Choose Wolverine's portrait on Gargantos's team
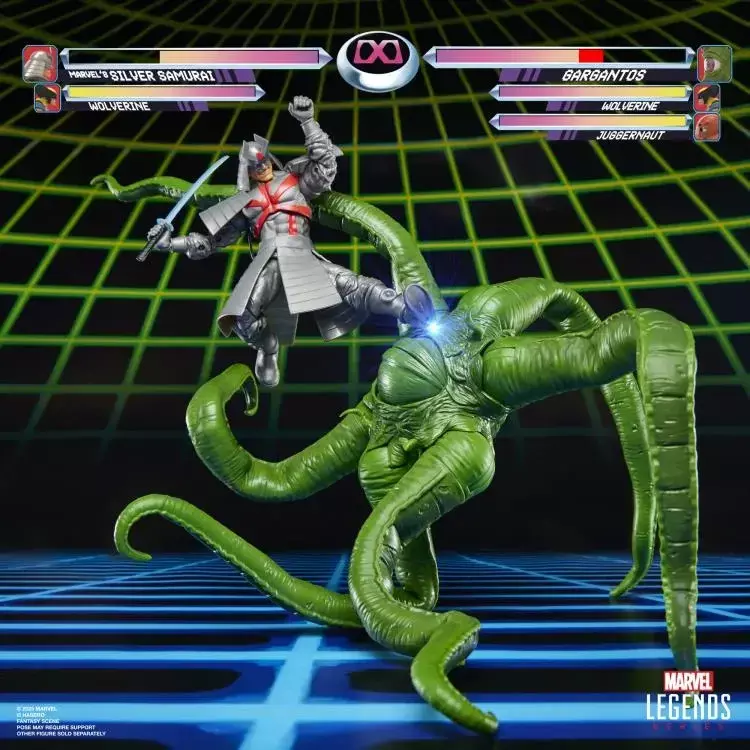Viewport: 750px width, 750px height. point(707,97)
